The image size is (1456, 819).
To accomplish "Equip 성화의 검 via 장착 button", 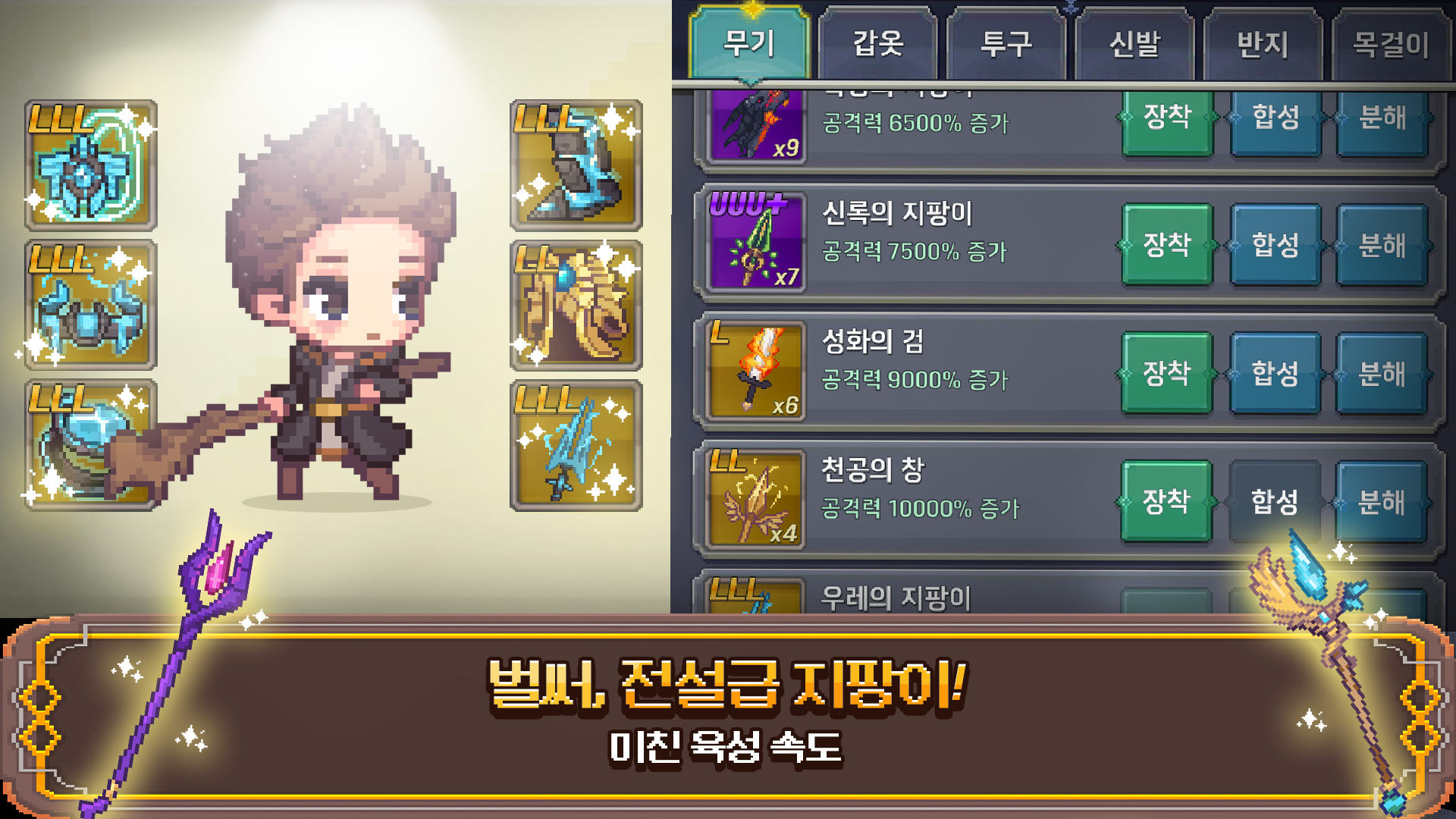I will tap(1166, 372).
